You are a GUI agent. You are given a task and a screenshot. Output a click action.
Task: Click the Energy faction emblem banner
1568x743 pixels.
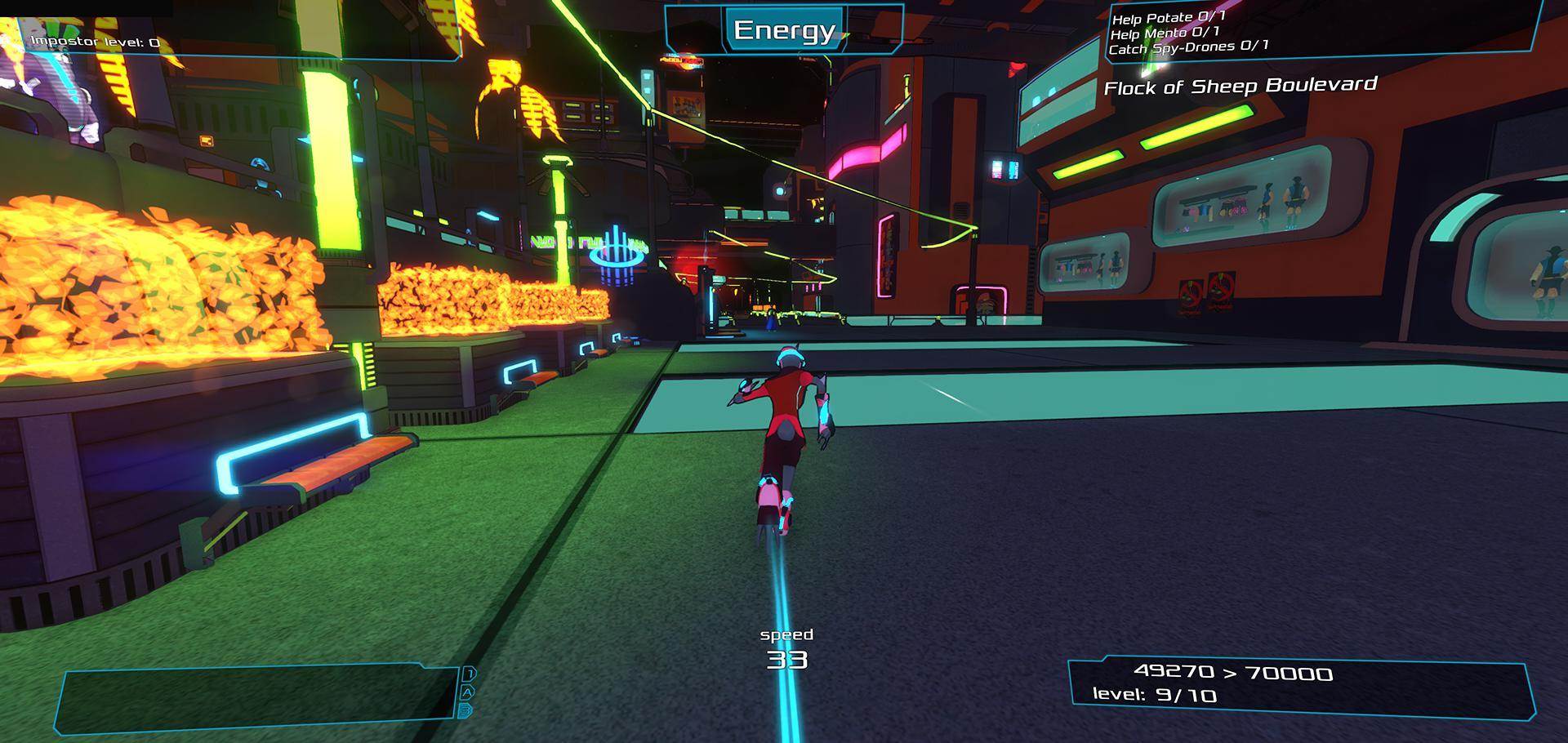pos(786,31)
